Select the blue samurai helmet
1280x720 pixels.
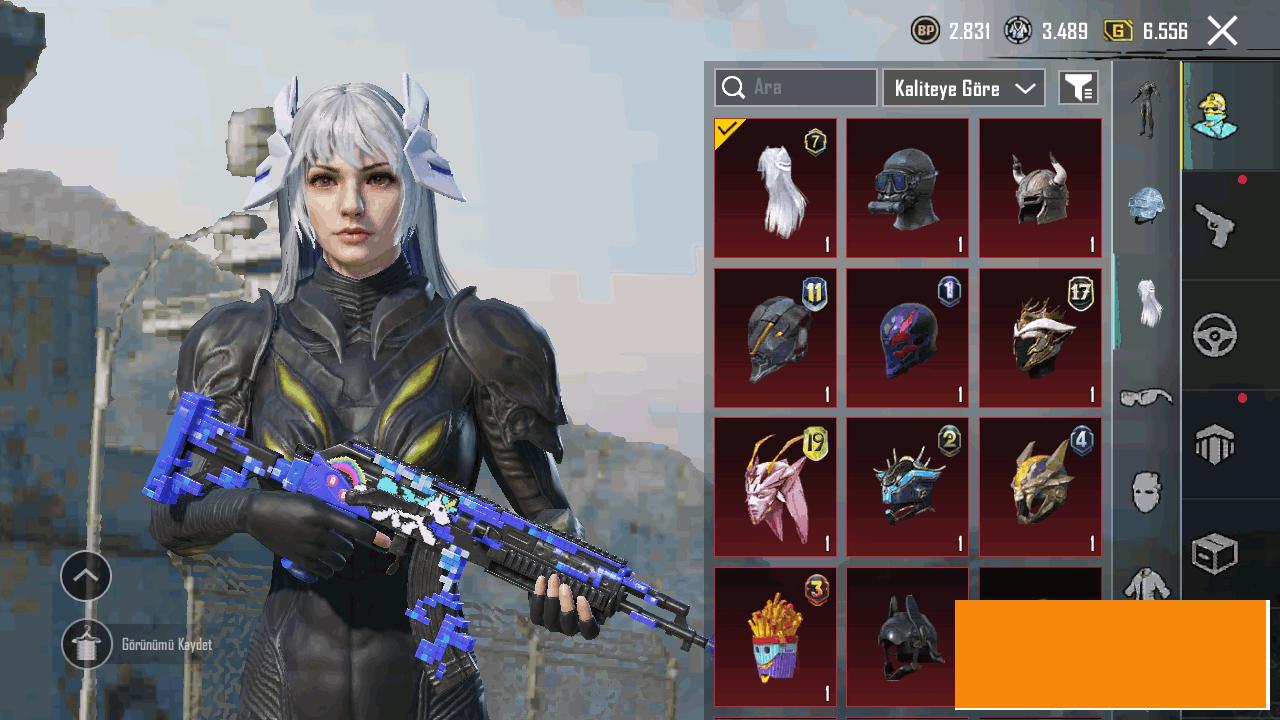click(907, 487)
